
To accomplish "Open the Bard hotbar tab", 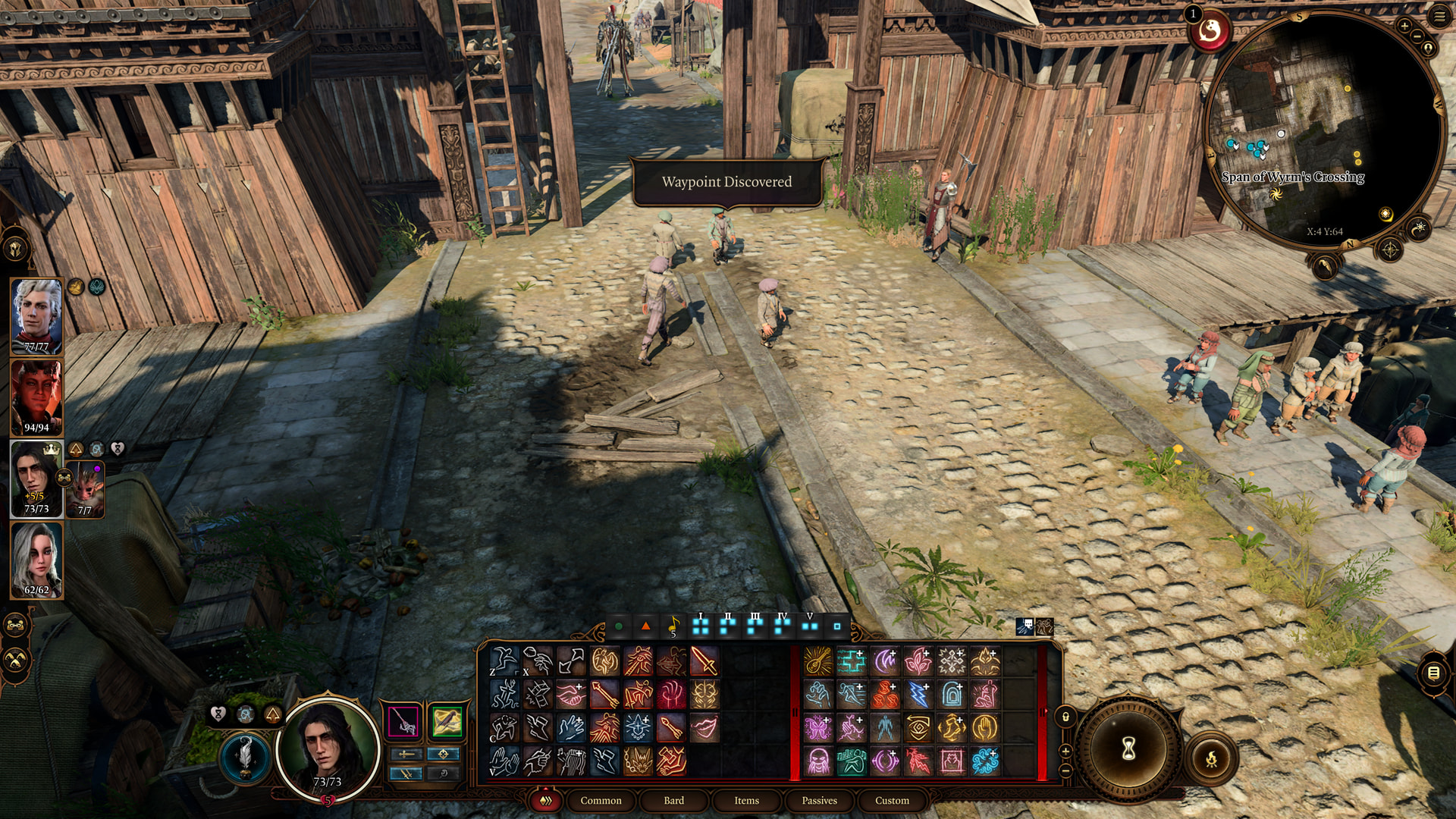I will pyautogui.click(x=673, y=800).
